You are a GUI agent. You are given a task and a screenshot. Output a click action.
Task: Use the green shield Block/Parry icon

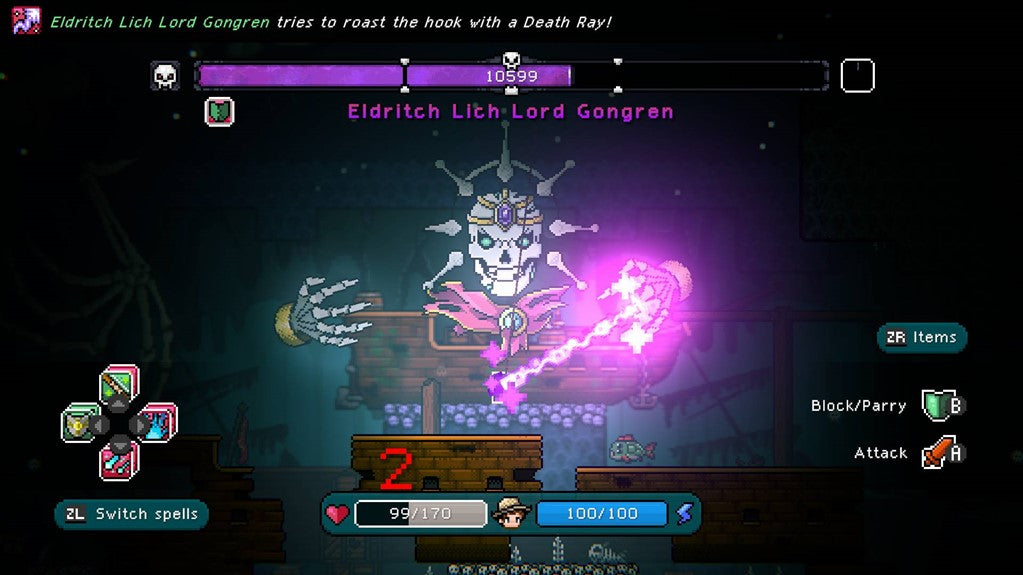(x=938, y=406)
